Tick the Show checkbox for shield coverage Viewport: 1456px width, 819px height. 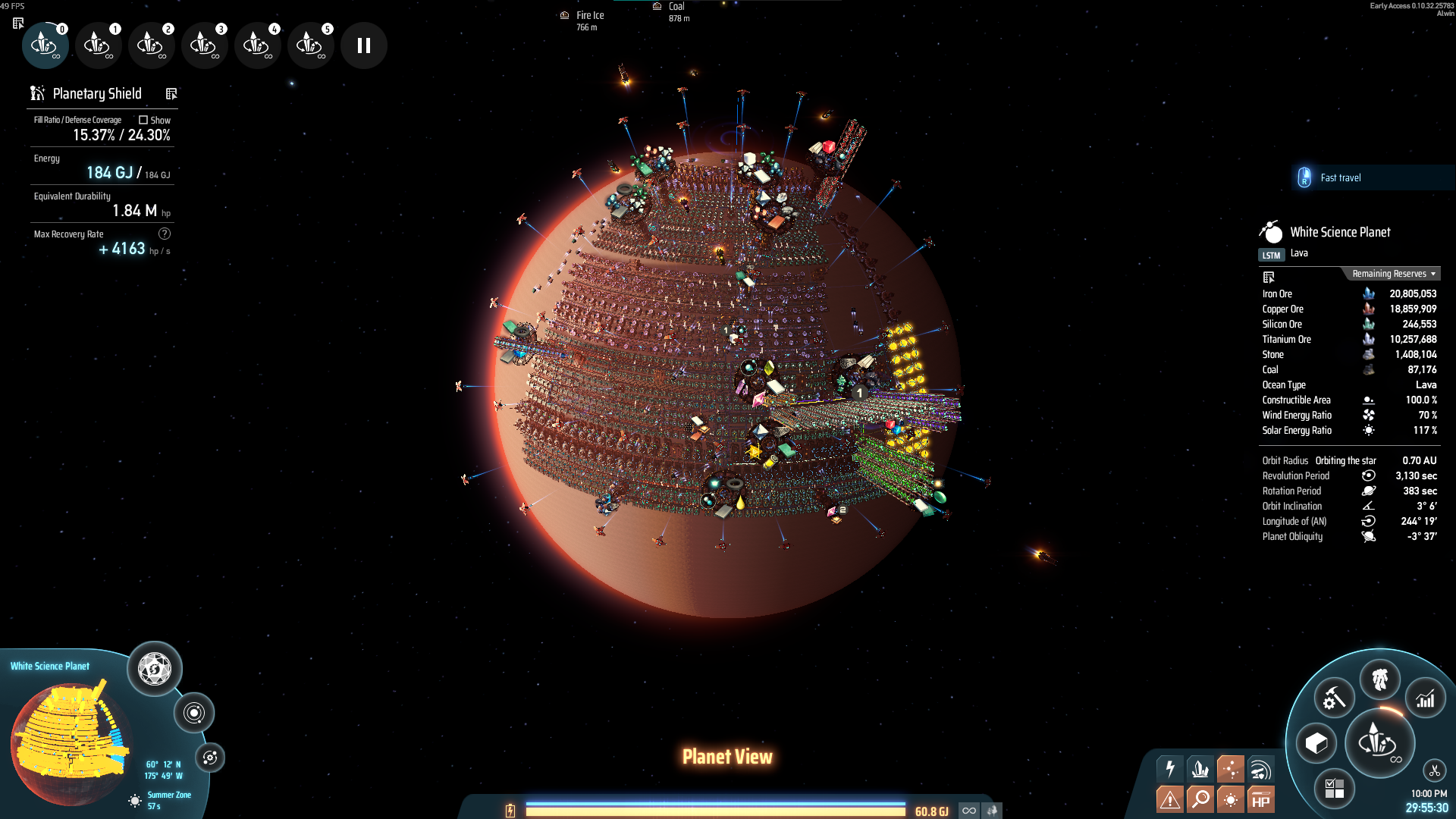pyautogui.click(x=143, y=120)
